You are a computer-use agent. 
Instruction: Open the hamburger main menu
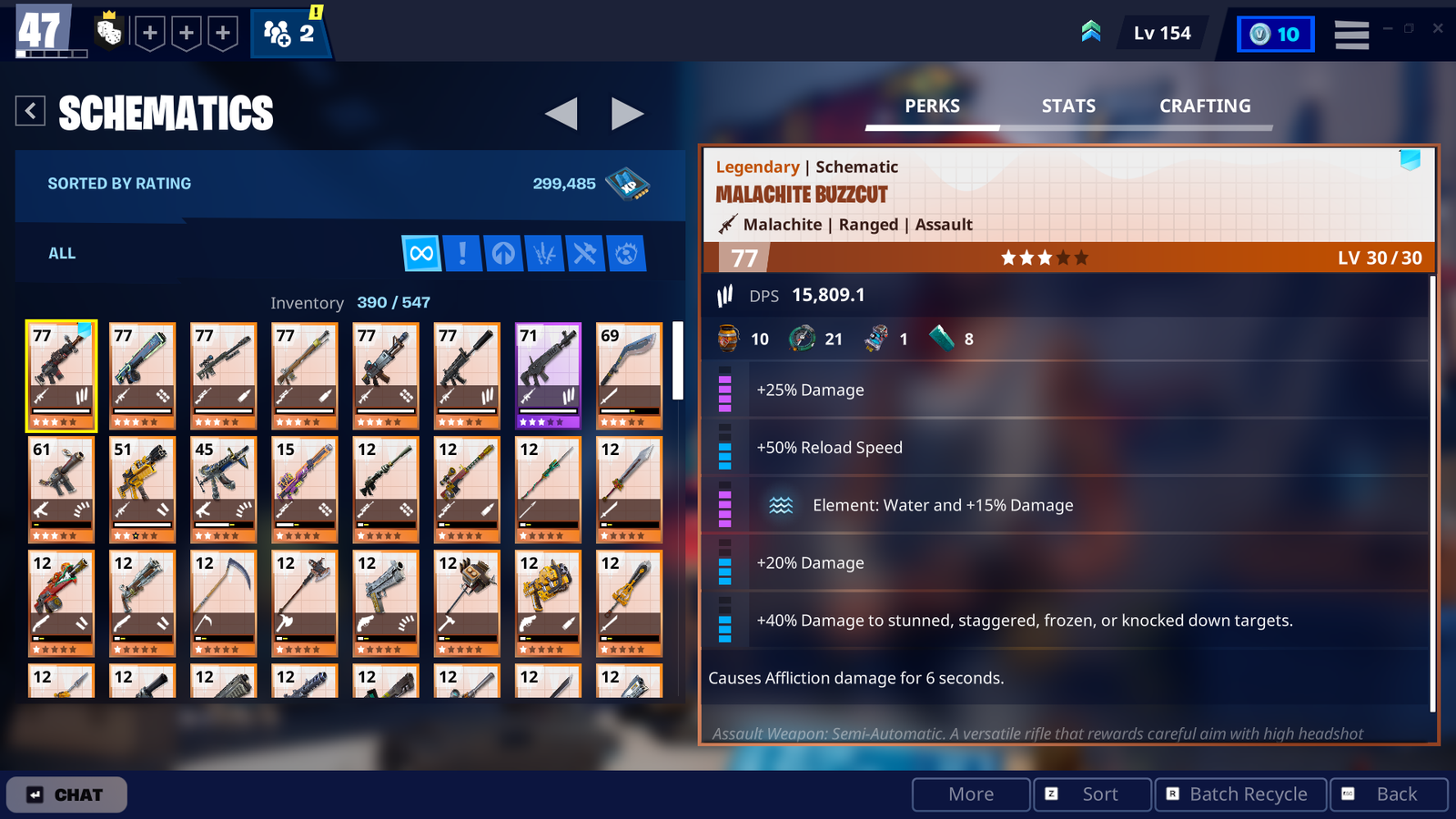tap(1351, 35)
